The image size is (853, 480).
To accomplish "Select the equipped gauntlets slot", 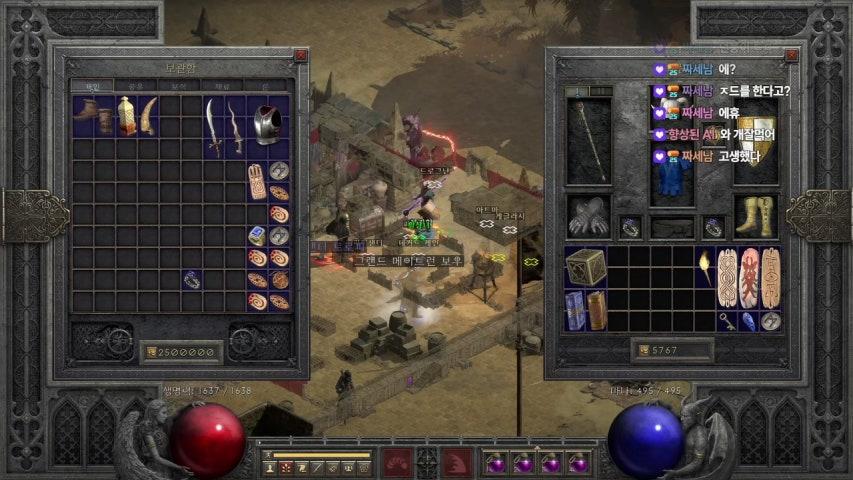I will tap(588, 215).
